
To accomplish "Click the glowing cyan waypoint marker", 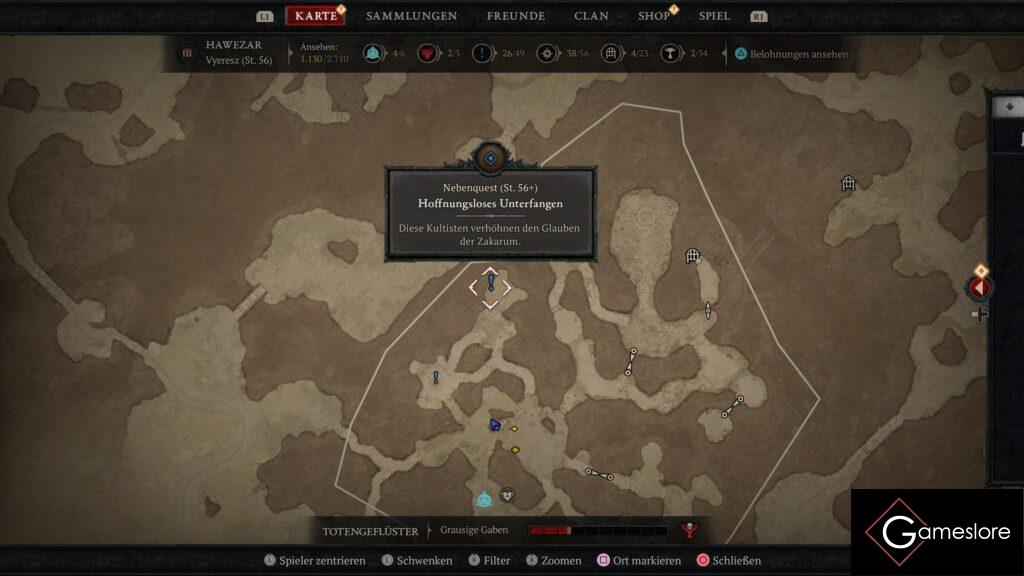I will click(484, 499).
